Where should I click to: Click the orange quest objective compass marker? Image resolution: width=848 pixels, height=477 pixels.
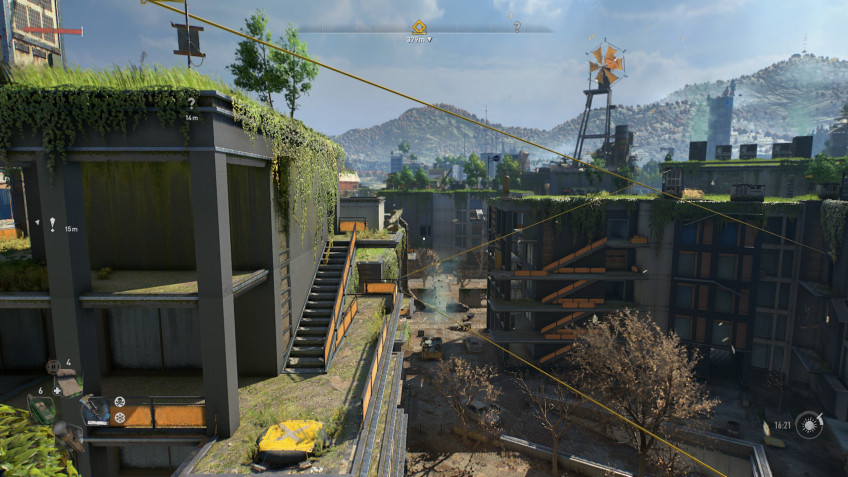click(419, 27)
